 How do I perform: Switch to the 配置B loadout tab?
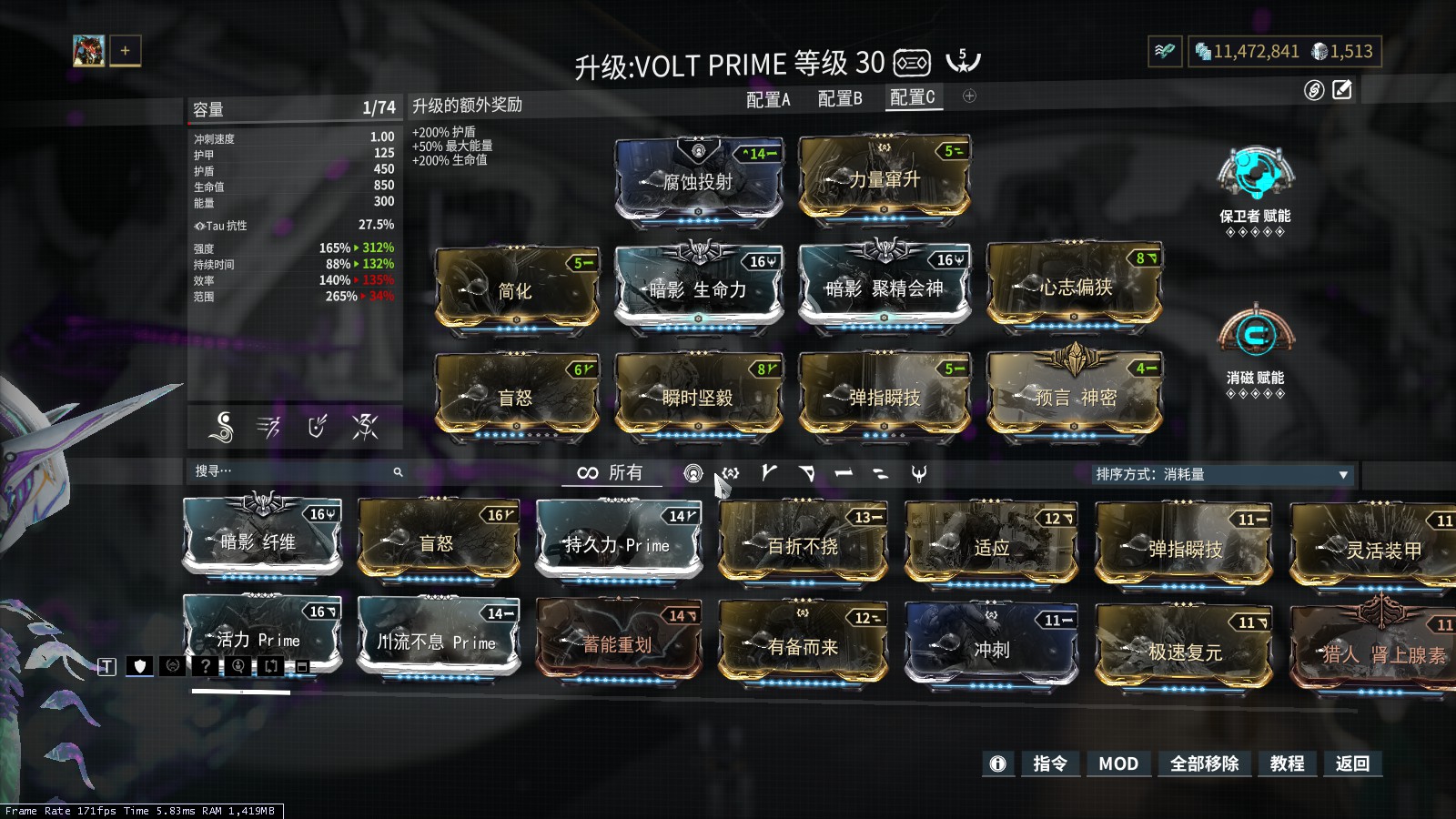(839, 99)
